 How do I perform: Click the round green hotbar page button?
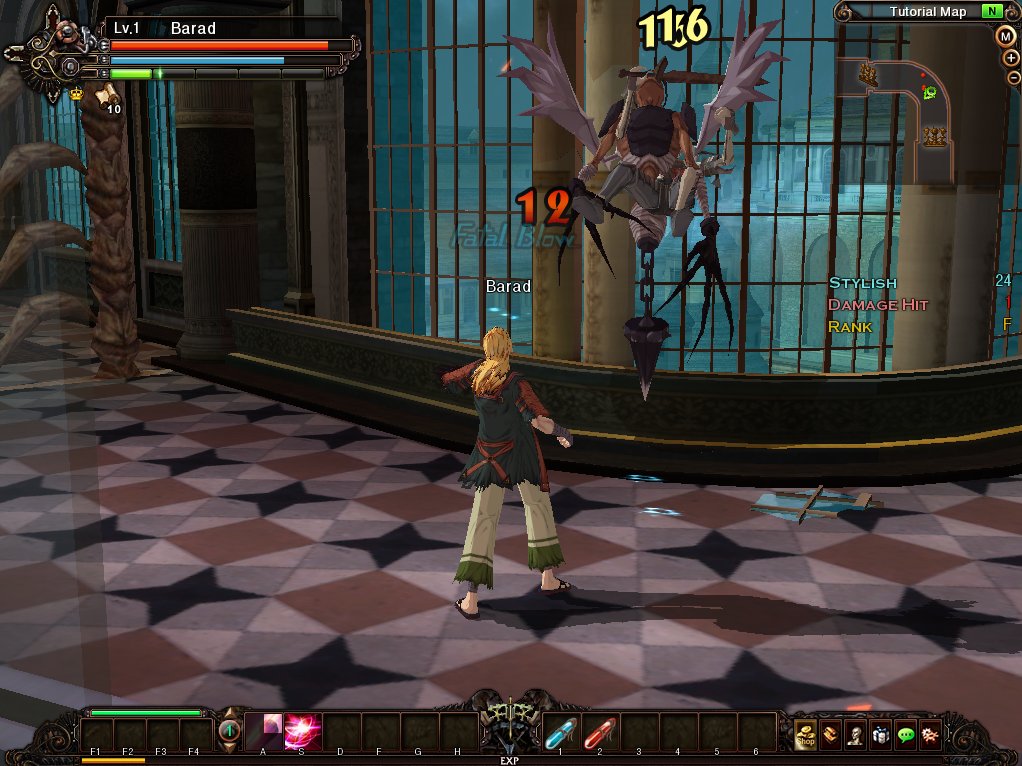[x=229, y=732]
